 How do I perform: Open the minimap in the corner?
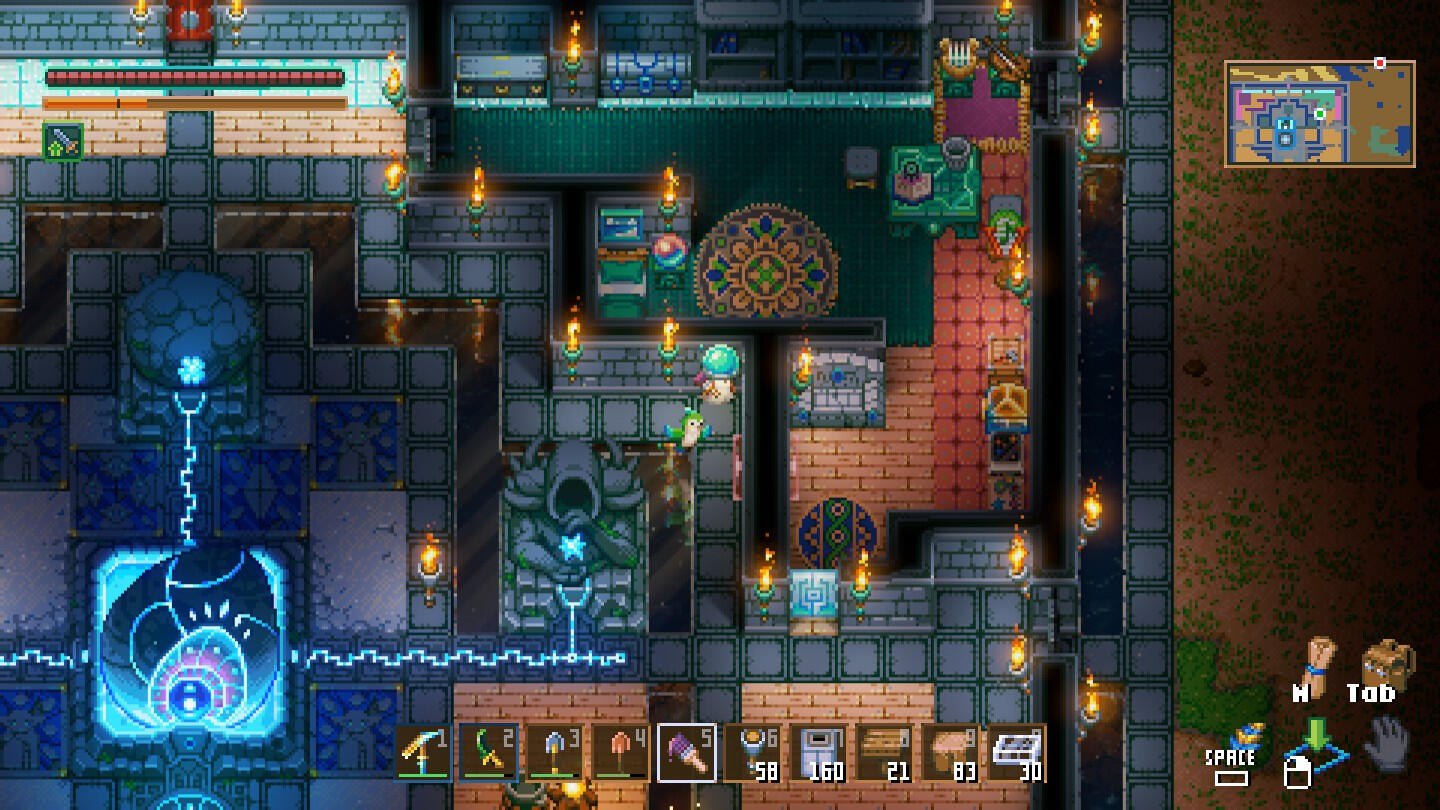point(1319,113)
